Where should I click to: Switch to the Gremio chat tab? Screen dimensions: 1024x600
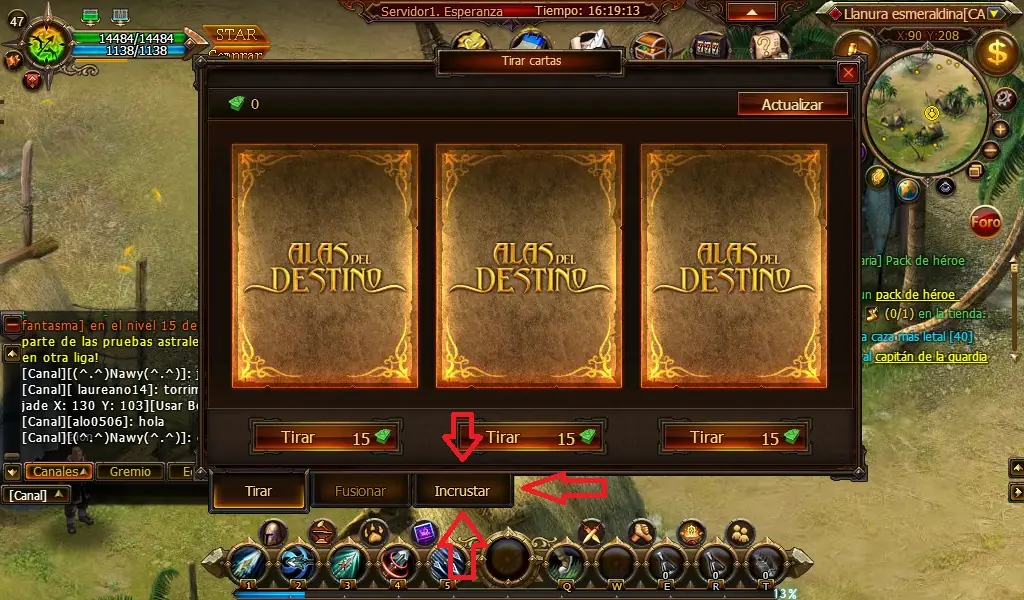coord(130,471)
